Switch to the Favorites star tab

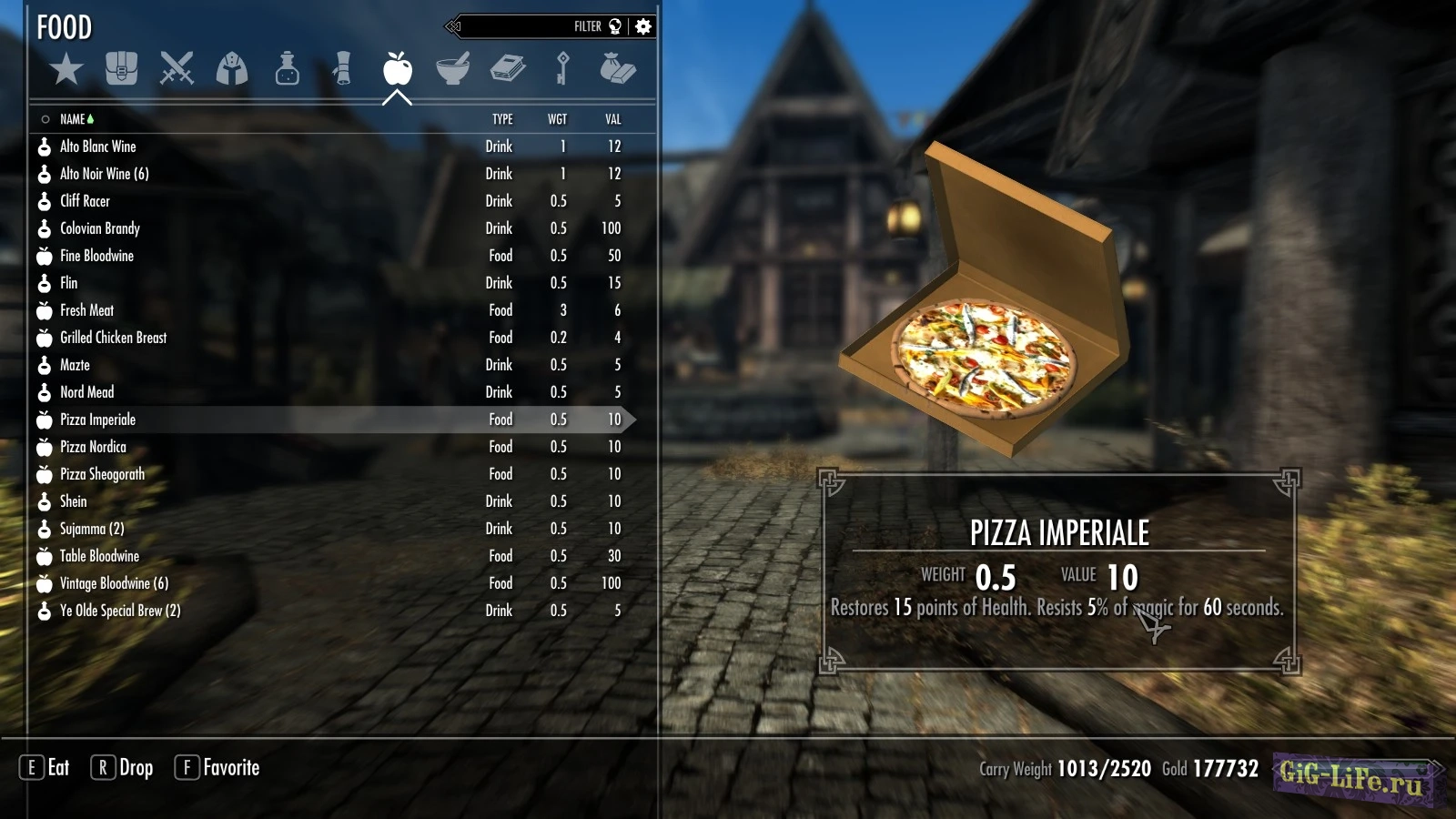66,69
